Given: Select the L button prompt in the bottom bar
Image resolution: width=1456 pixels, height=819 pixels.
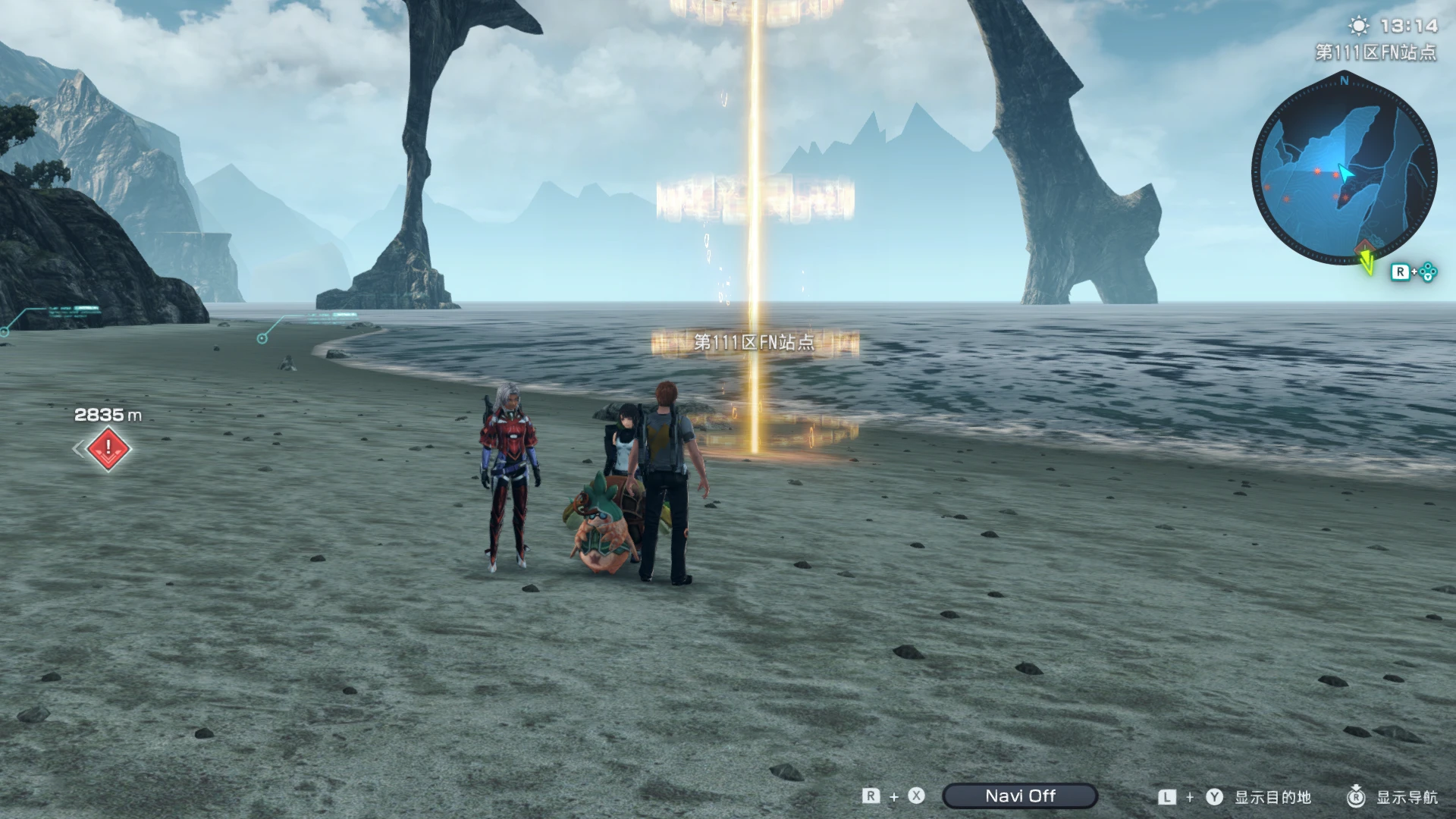Looking at the screenshot, I should (x=1166, y=796).
